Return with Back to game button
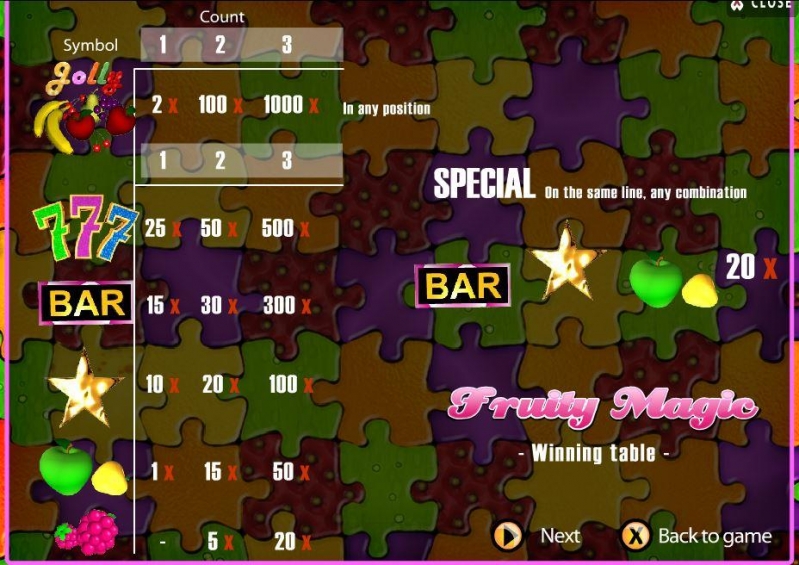Screen dimensions: 799x565 (x=696, y=536)
